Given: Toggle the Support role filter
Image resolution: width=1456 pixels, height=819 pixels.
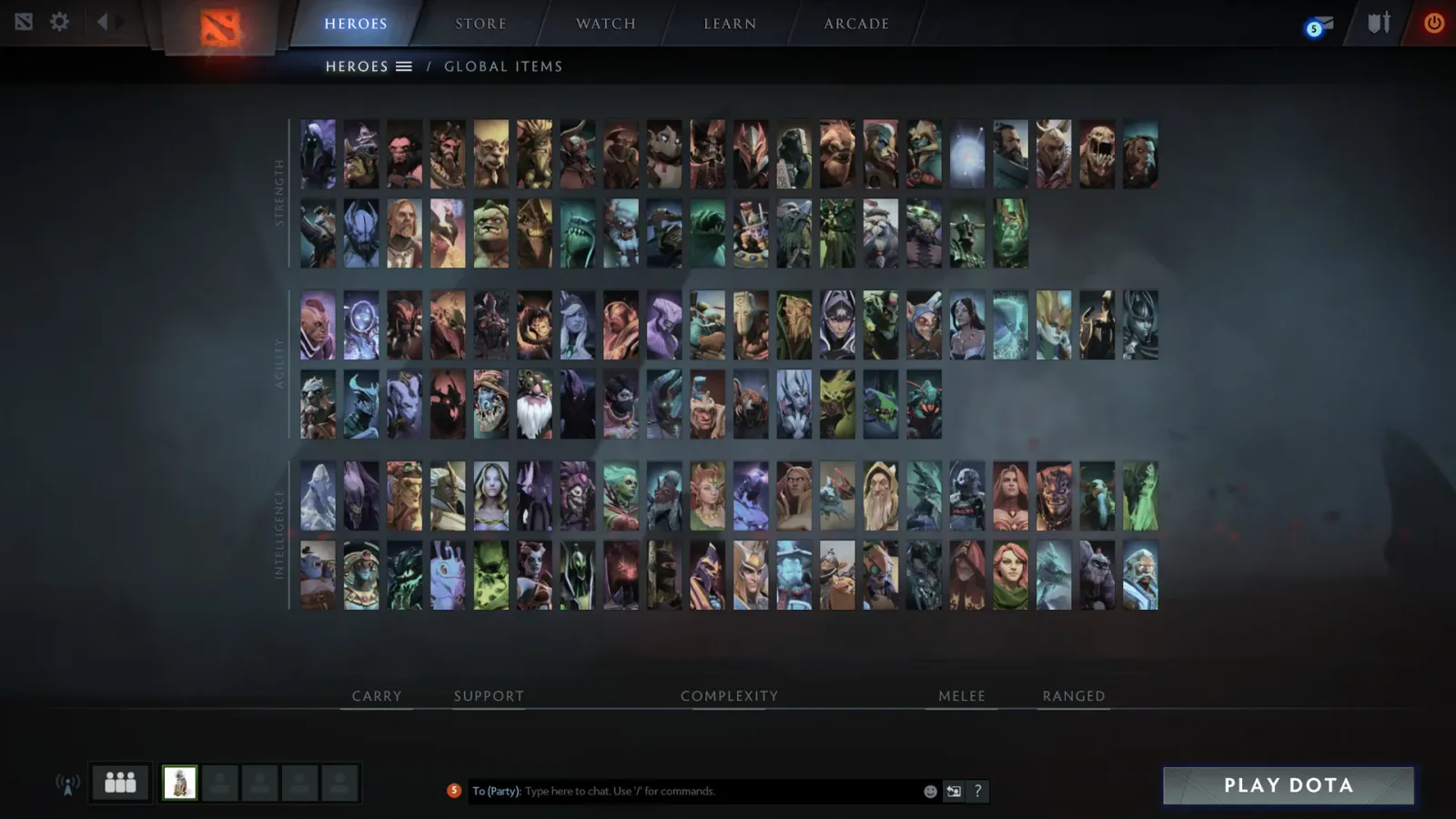Looking at the screenshot, I should 489,695.
